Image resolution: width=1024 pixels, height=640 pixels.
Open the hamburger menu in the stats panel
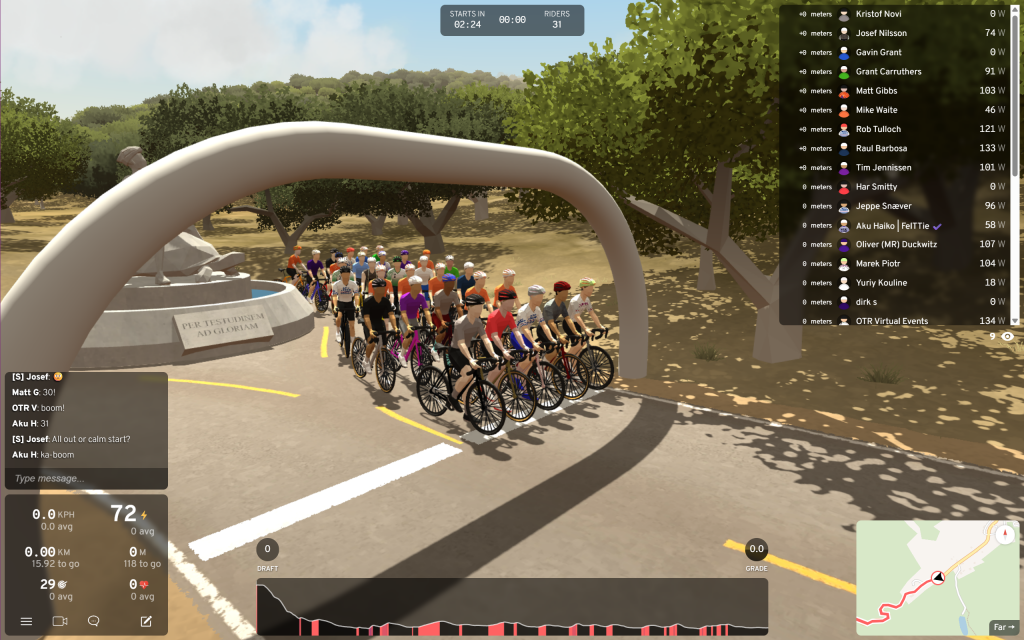[x=26, y=621]
